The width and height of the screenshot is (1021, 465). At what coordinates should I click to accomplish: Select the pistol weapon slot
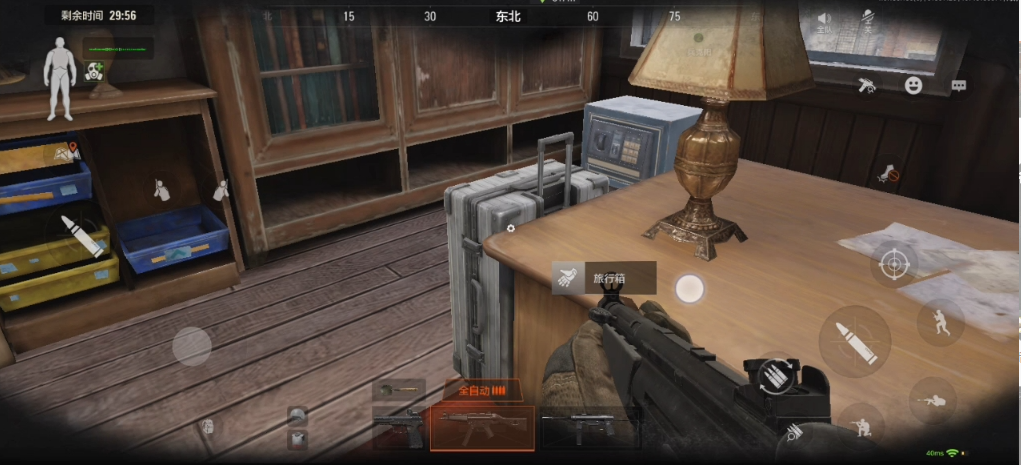tap(399, 428)
